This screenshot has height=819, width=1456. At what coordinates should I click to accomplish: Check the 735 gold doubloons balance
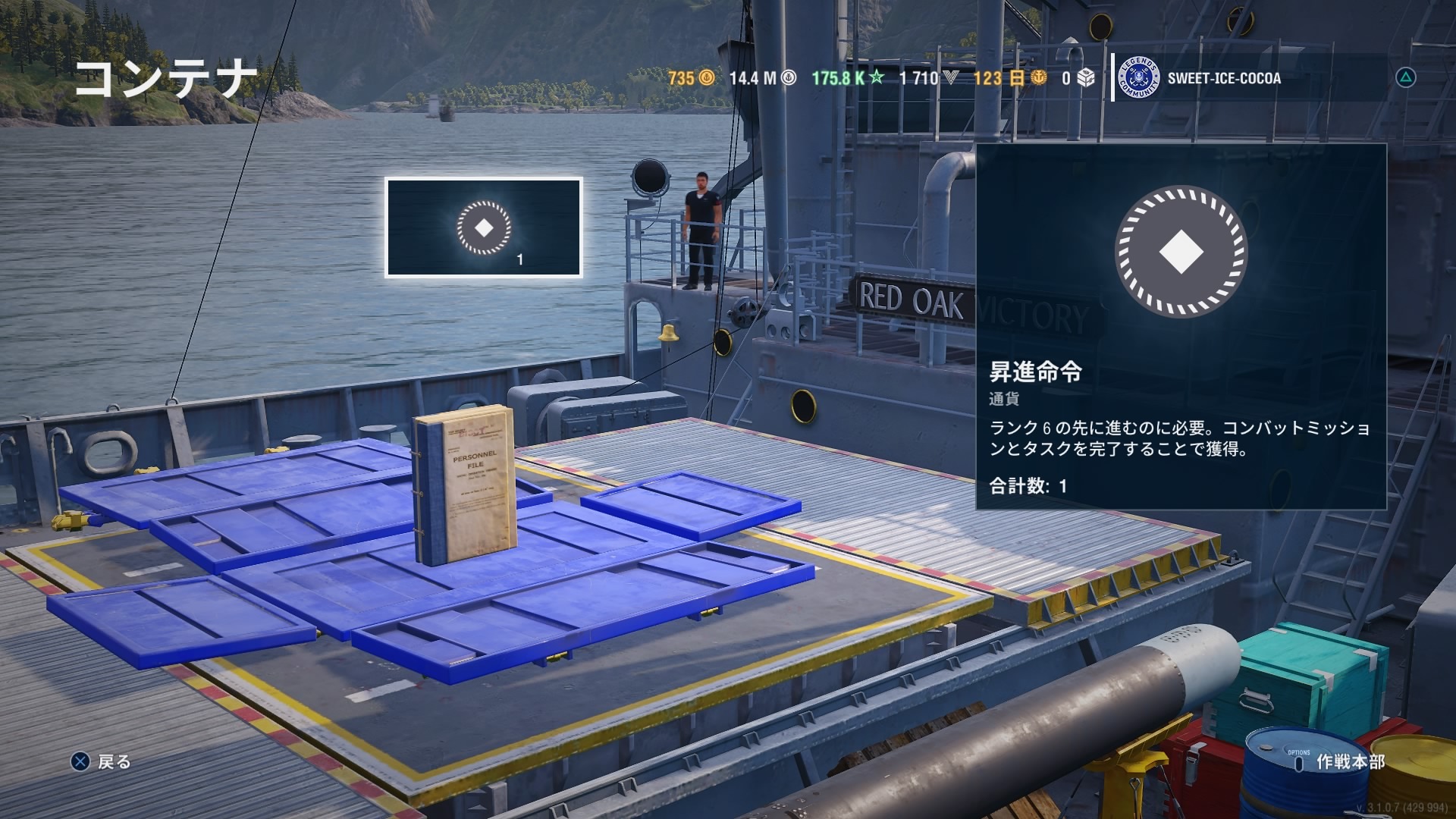click(x=691, y=78)
